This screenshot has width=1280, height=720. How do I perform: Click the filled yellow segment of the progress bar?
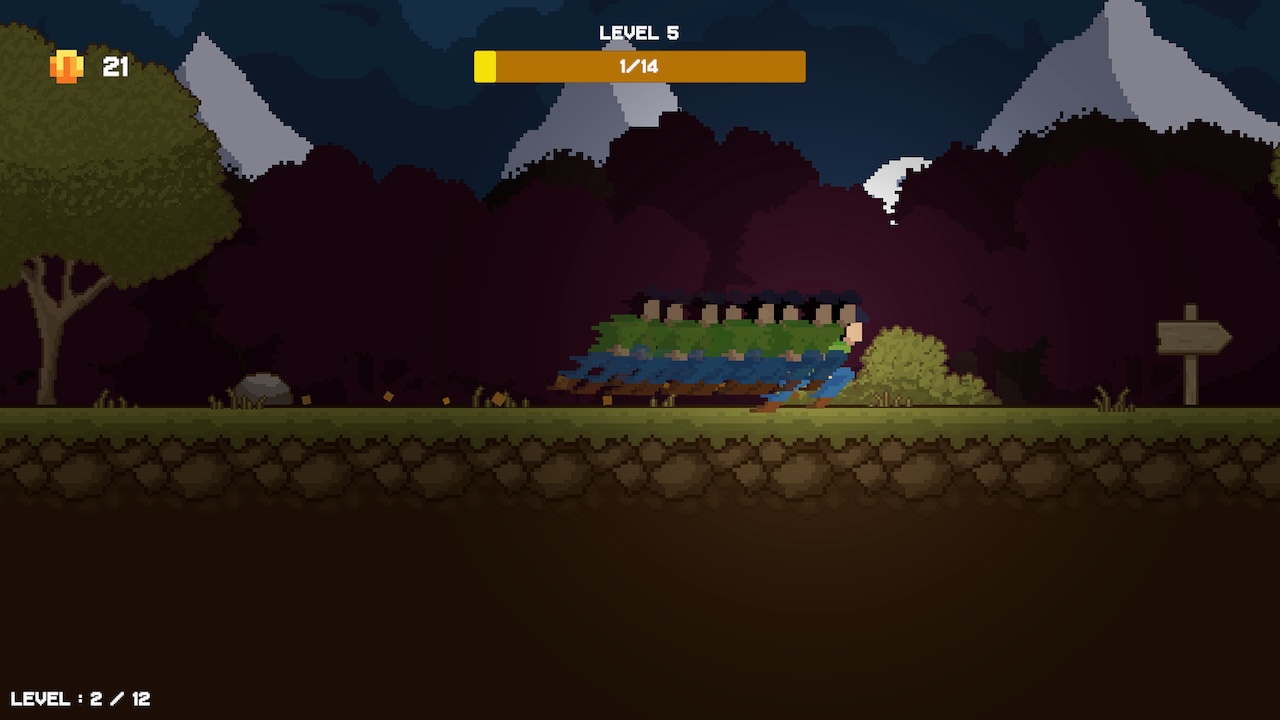pyautogui.click(x=485, y=66)
